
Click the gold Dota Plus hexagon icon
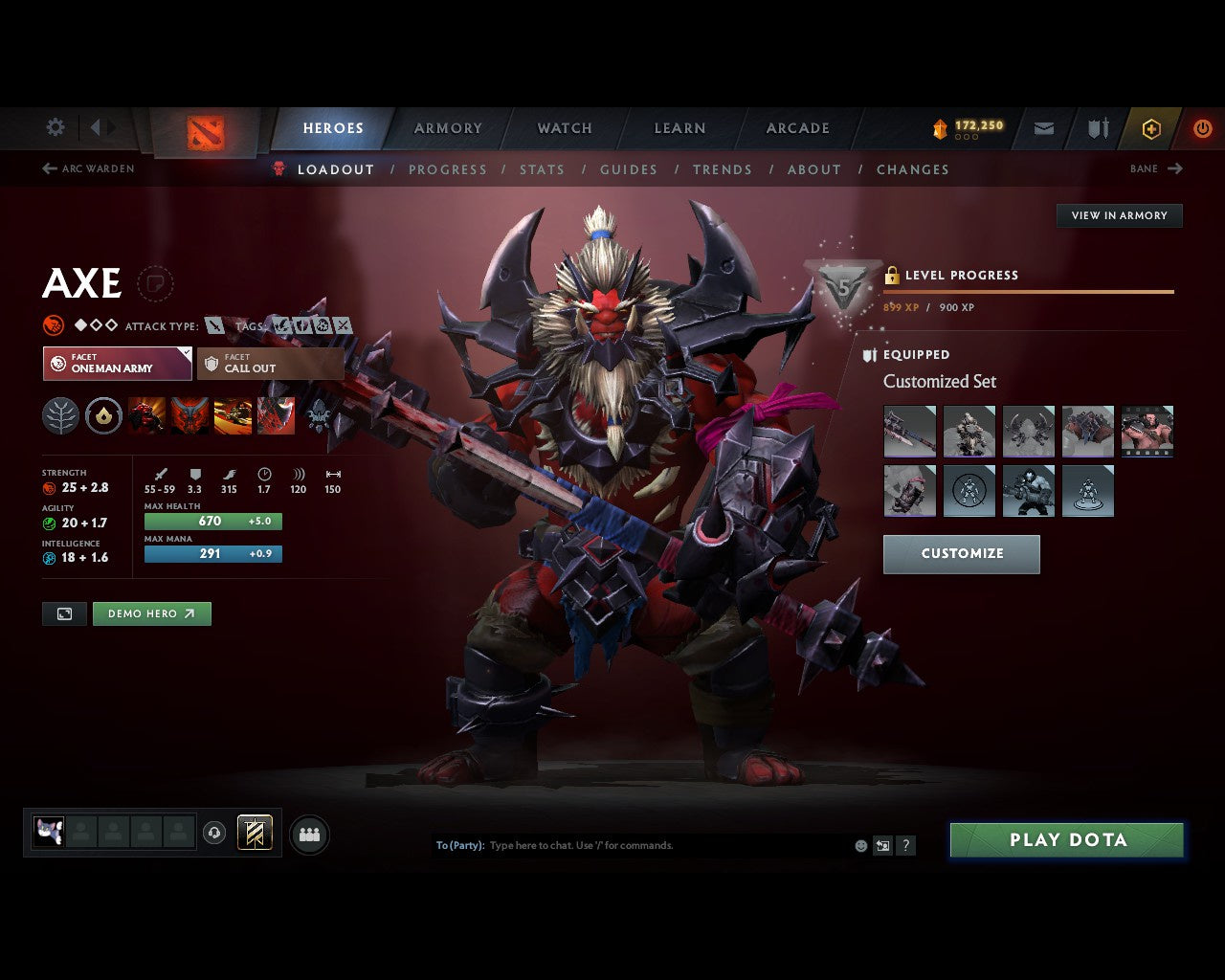point(1151,128)
